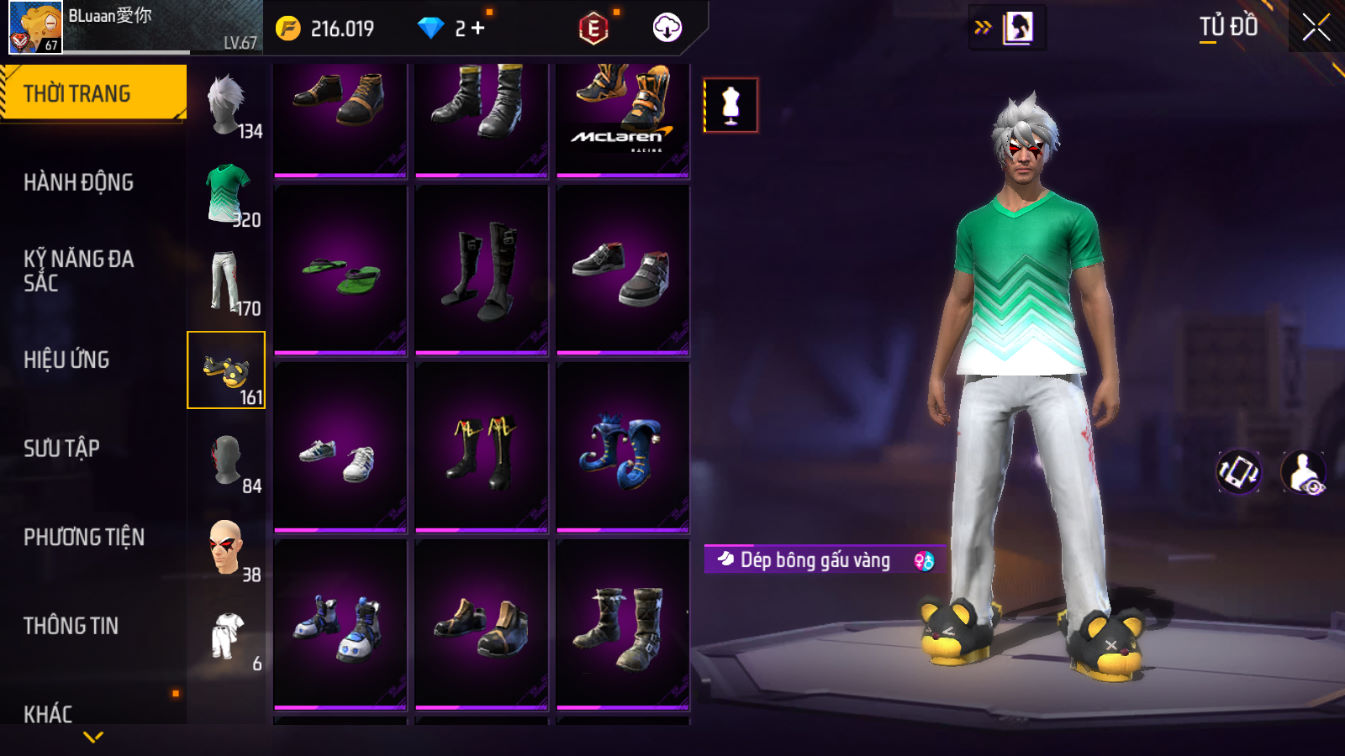Image resolution: width=1345 pixels, height=756 pixels.
Task: Select the Hiệu Ứng menu entry
Action: (x=67, y=359)
